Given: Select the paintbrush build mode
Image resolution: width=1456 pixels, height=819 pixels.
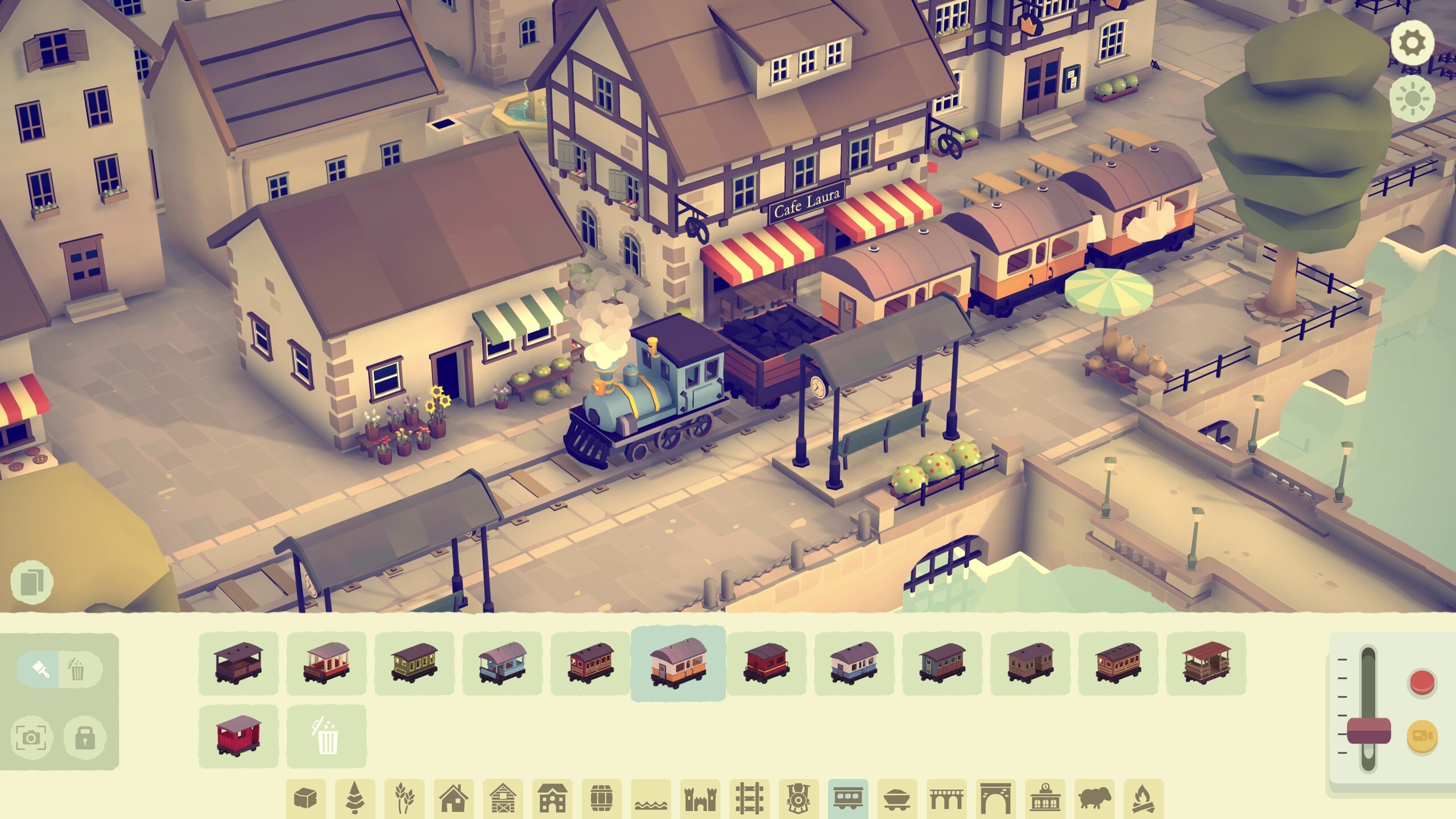Looking at the screenshot, I should (x=39, y=669).
